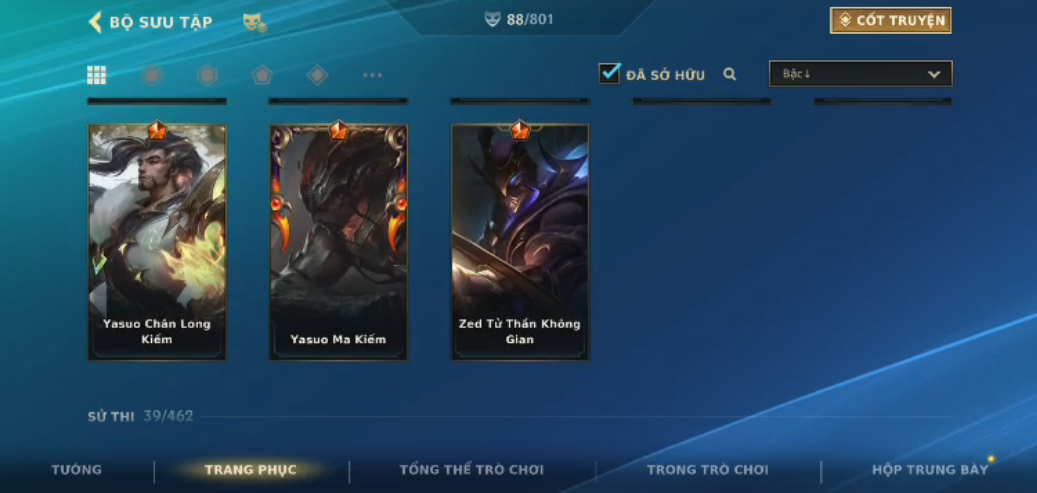Switch to the Tướng tab

pos(77,470)
